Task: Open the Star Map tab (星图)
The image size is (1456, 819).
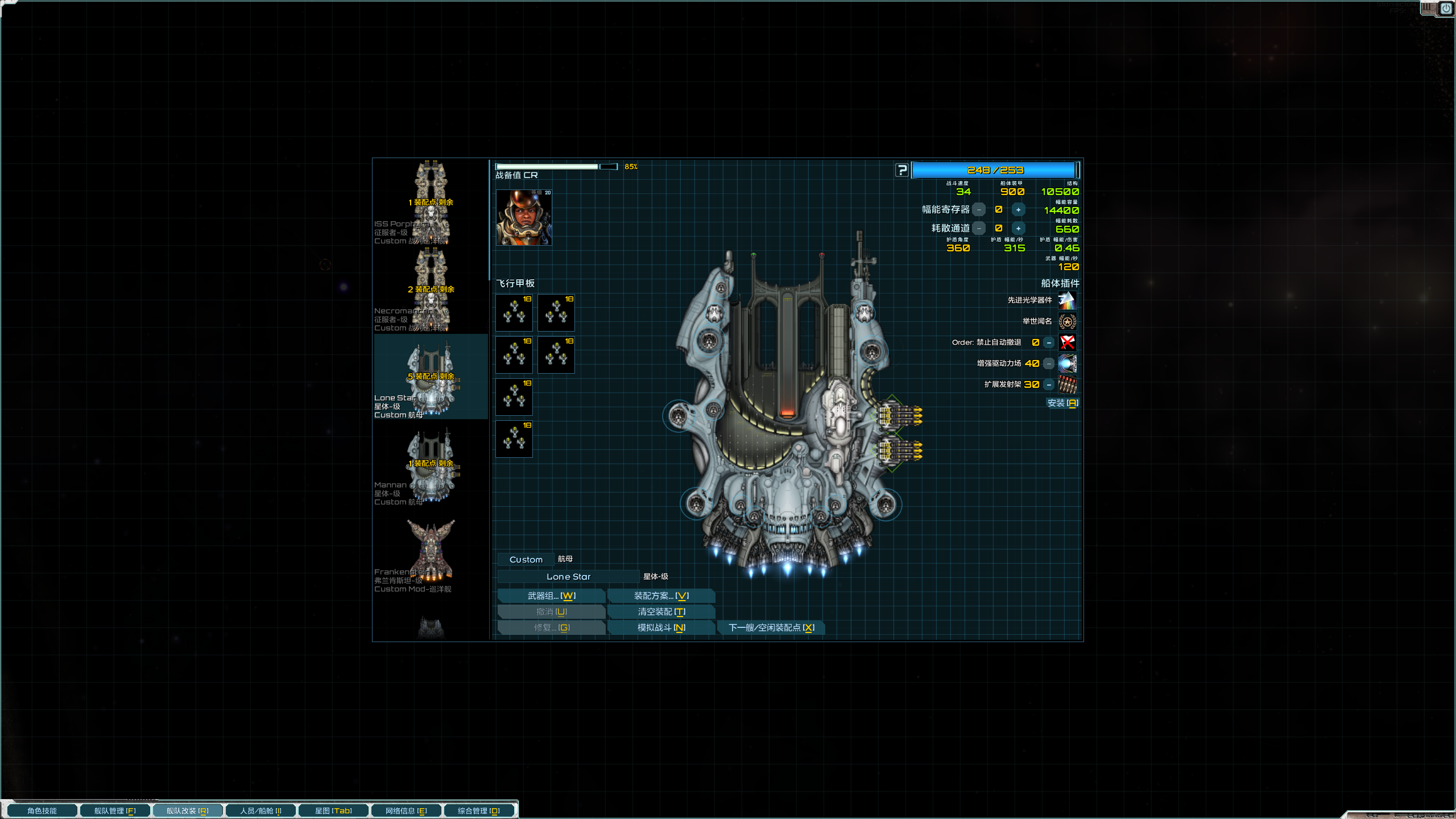Action: click(x=333, y=810)
